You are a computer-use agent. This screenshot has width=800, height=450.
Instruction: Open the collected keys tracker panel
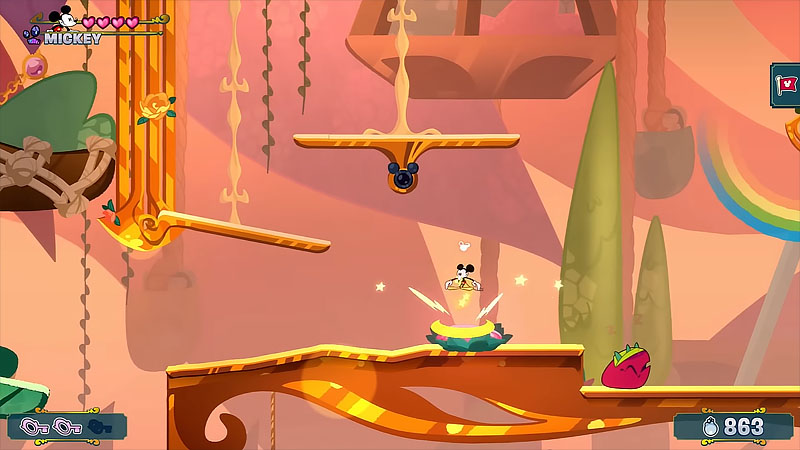(66, 427)
